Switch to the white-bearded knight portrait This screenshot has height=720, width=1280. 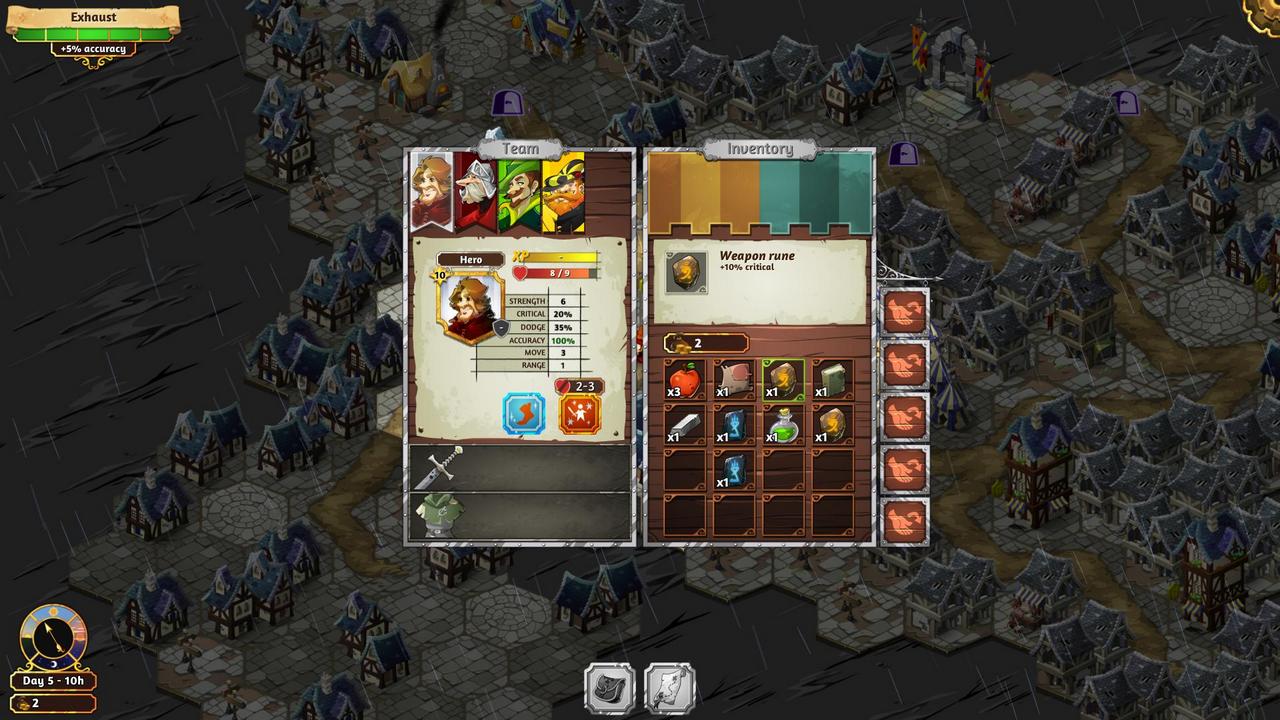474,190
